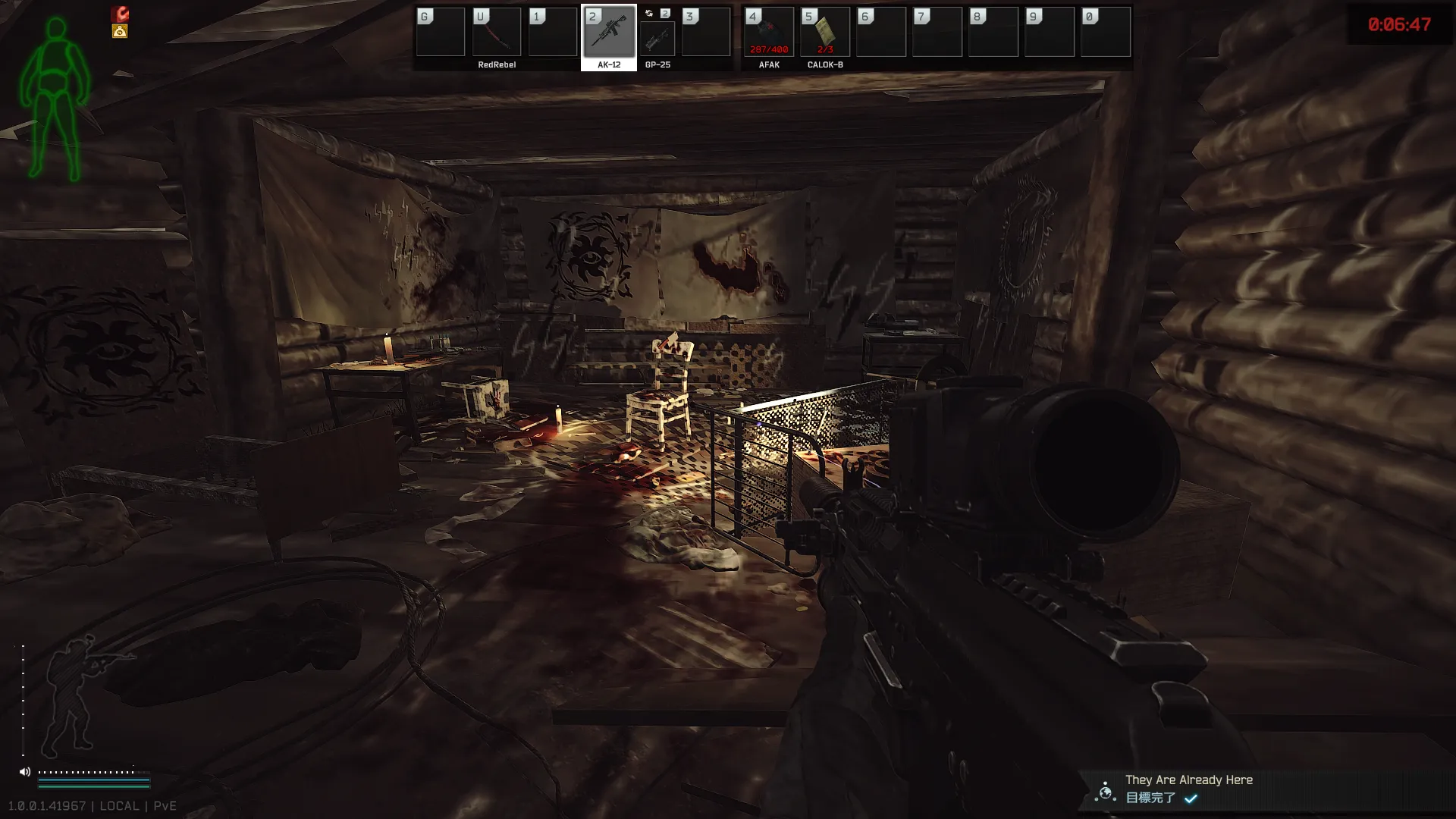Image resolution: width=1456 pixels, height=819 pixels.
Task: Switch to the GP-25 grenade launcher
Action: tap(657, 37)
